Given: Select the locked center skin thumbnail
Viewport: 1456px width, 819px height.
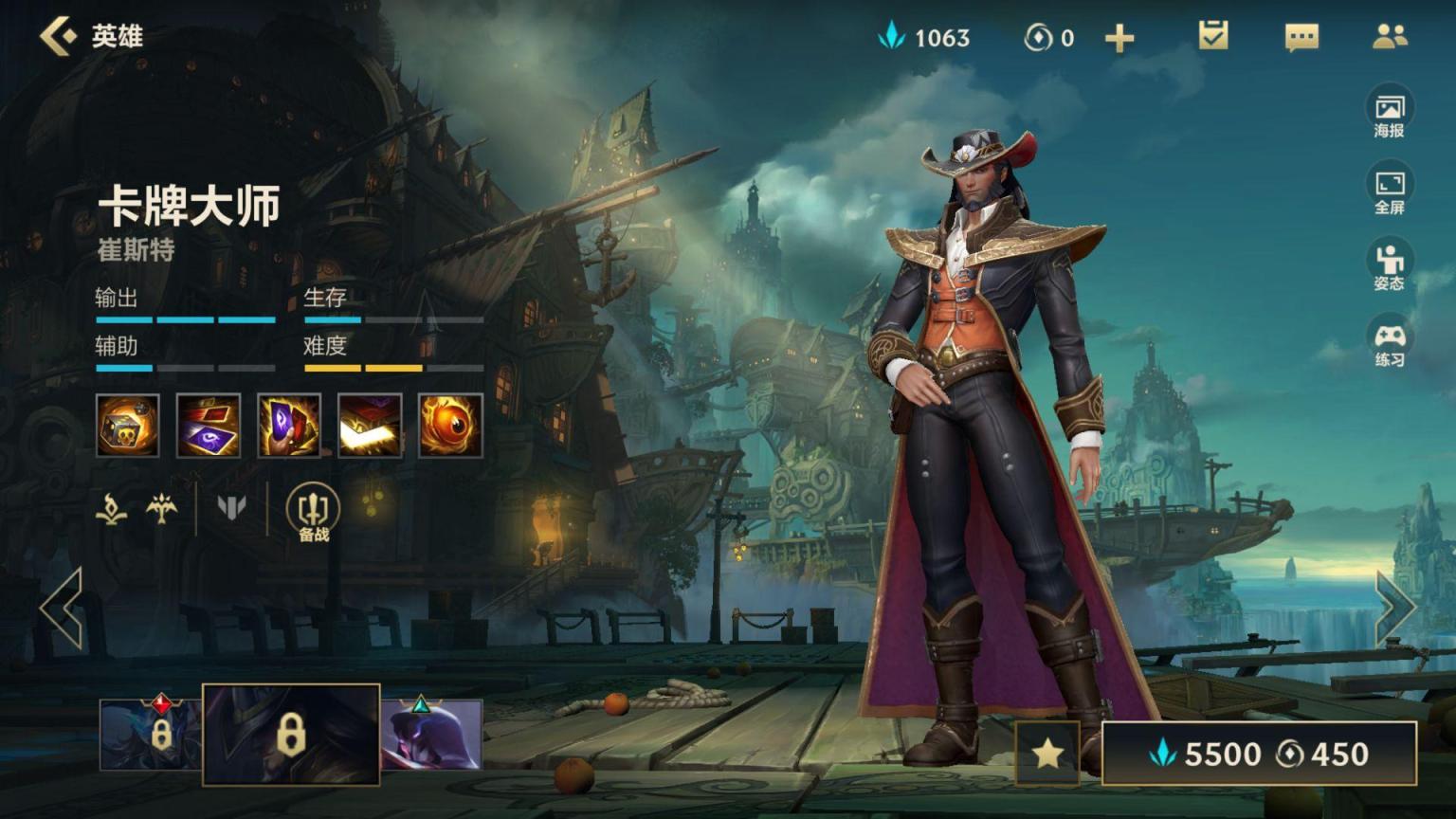Looking at the screenshot, I should 291,735.
